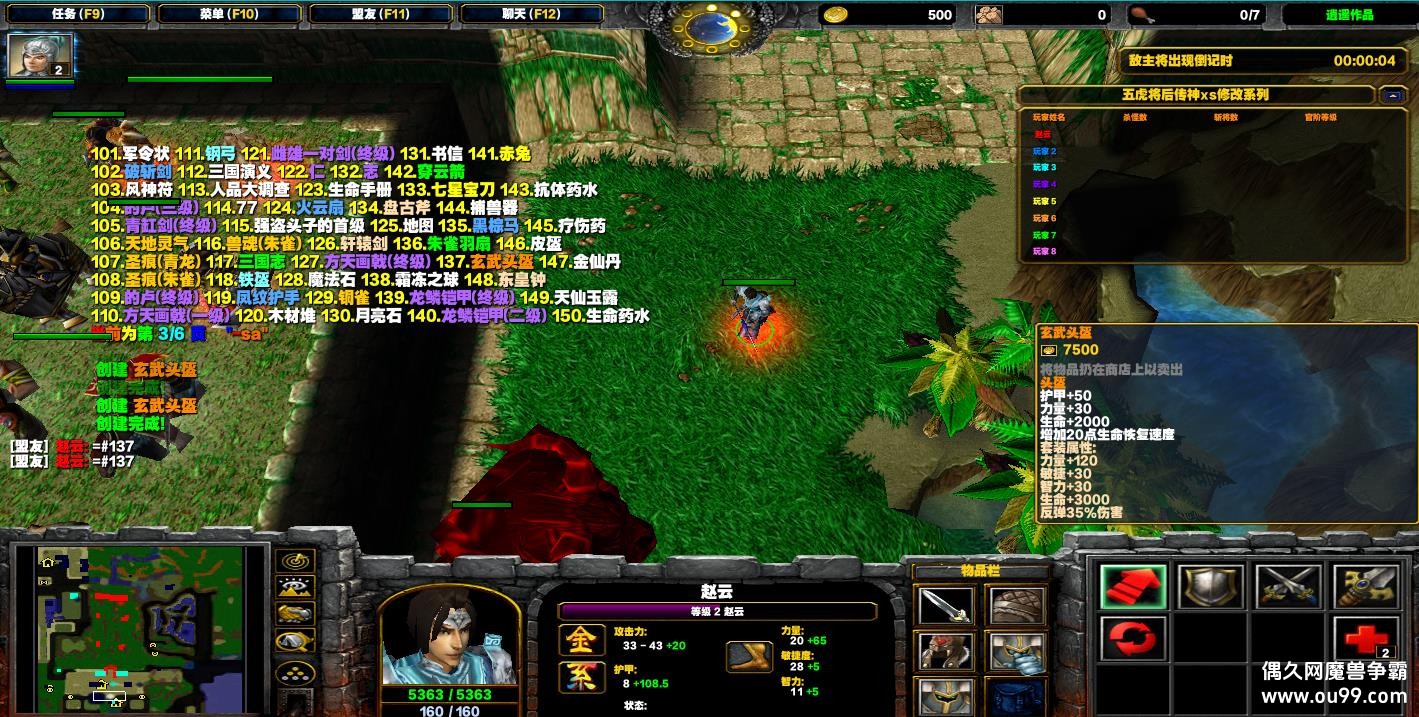This screenshot has height=717, width=1419.
Task: Activate the minimap signal ping button
Action: tap(297, 562)
